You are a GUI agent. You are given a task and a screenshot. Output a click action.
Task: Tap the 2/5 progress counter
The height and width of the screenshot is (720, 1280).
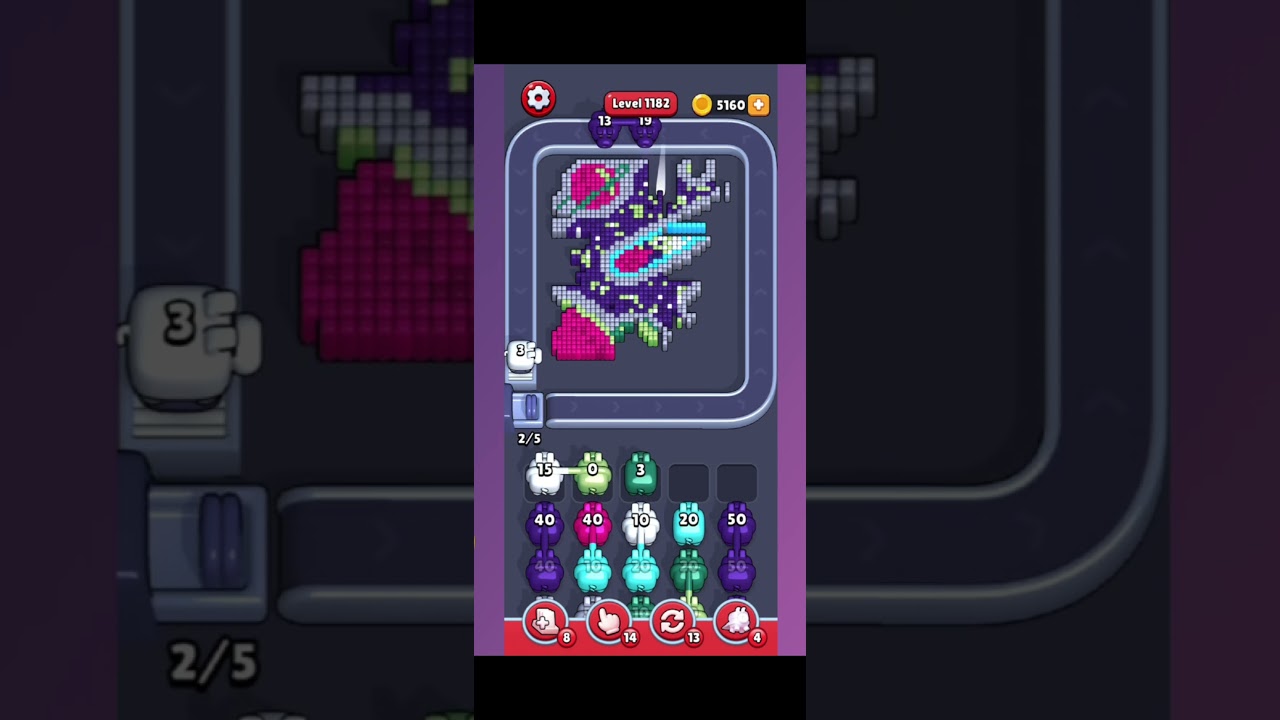(x=529, y=438)
